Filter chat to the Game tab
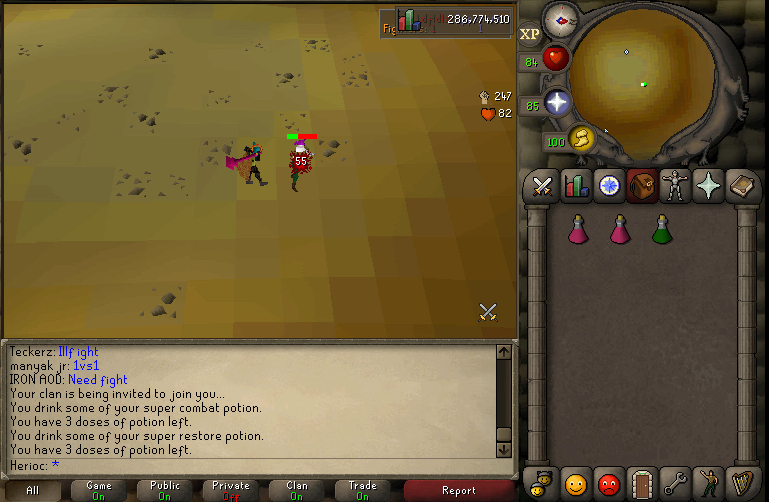769x502 pixels. 98,490
